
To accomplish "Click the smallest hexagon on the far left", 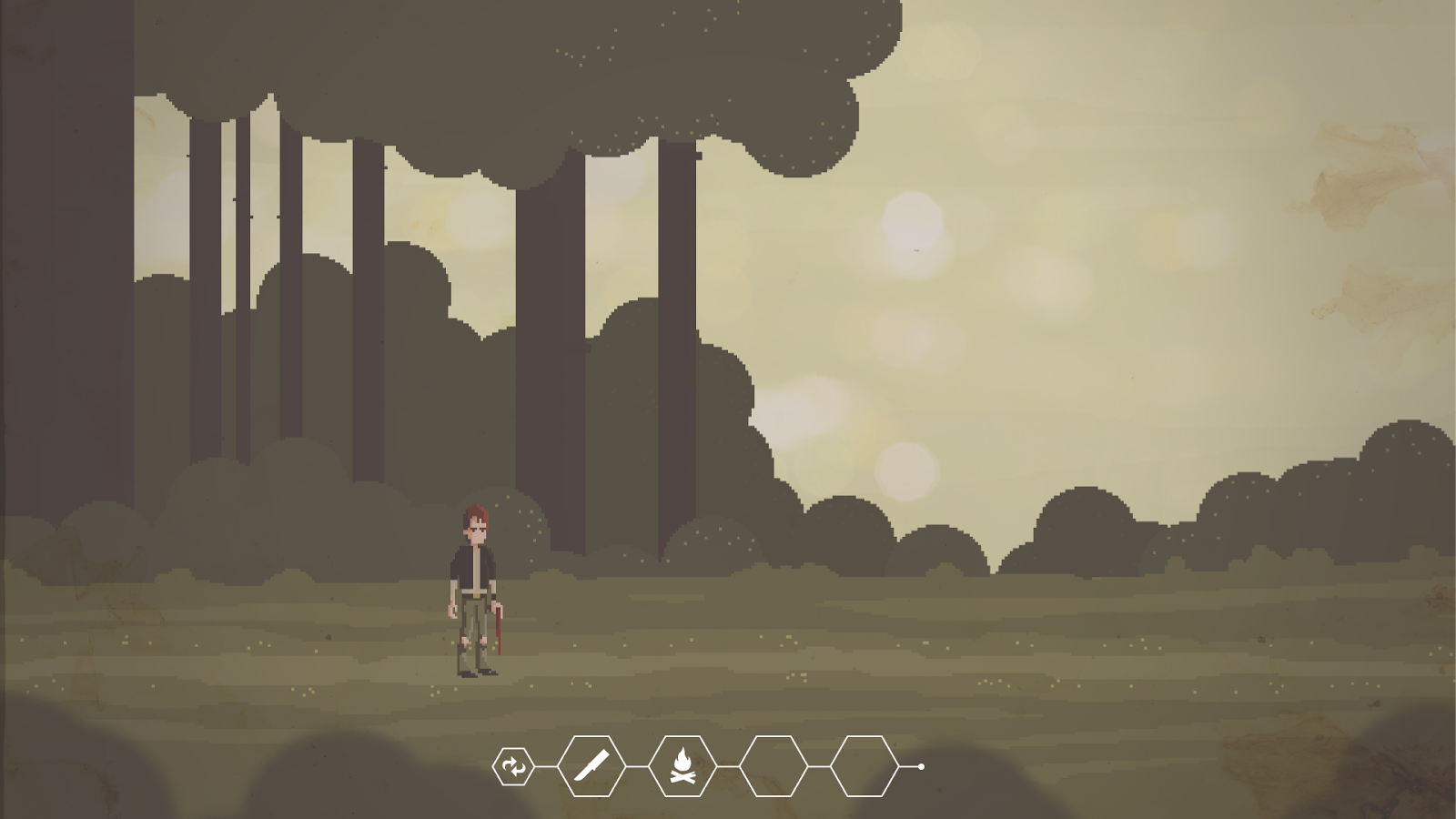I will click(513, 766).
